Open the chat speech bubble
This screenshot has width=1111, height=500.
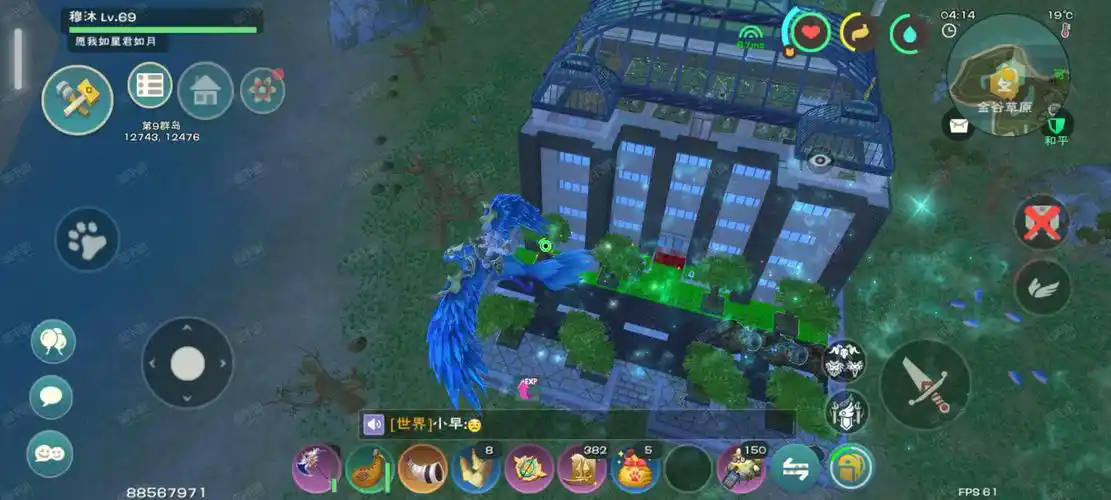click(x=51, y=396)
